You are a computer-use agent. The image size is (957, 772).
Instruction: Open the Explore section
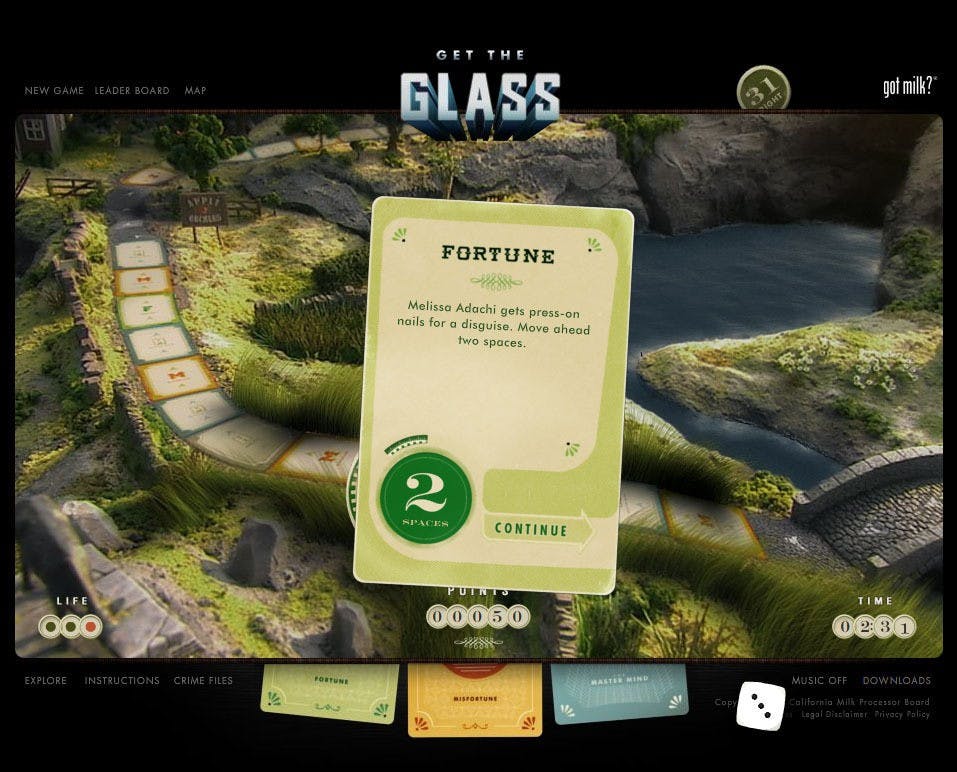click(x=46, y=681)
